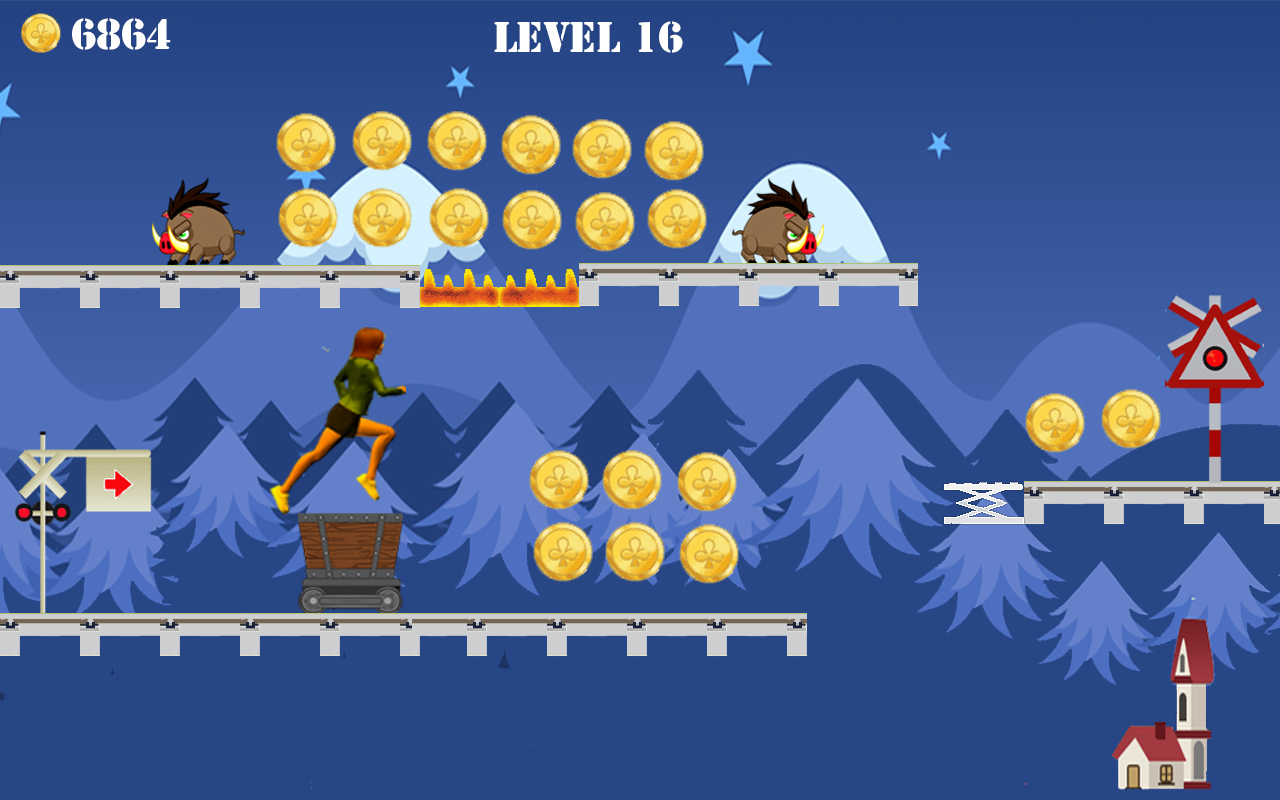Image resolution: width=1280 pixels, height=800 pixels.
Task: Click the coin score number 6864
Action: 120,33
